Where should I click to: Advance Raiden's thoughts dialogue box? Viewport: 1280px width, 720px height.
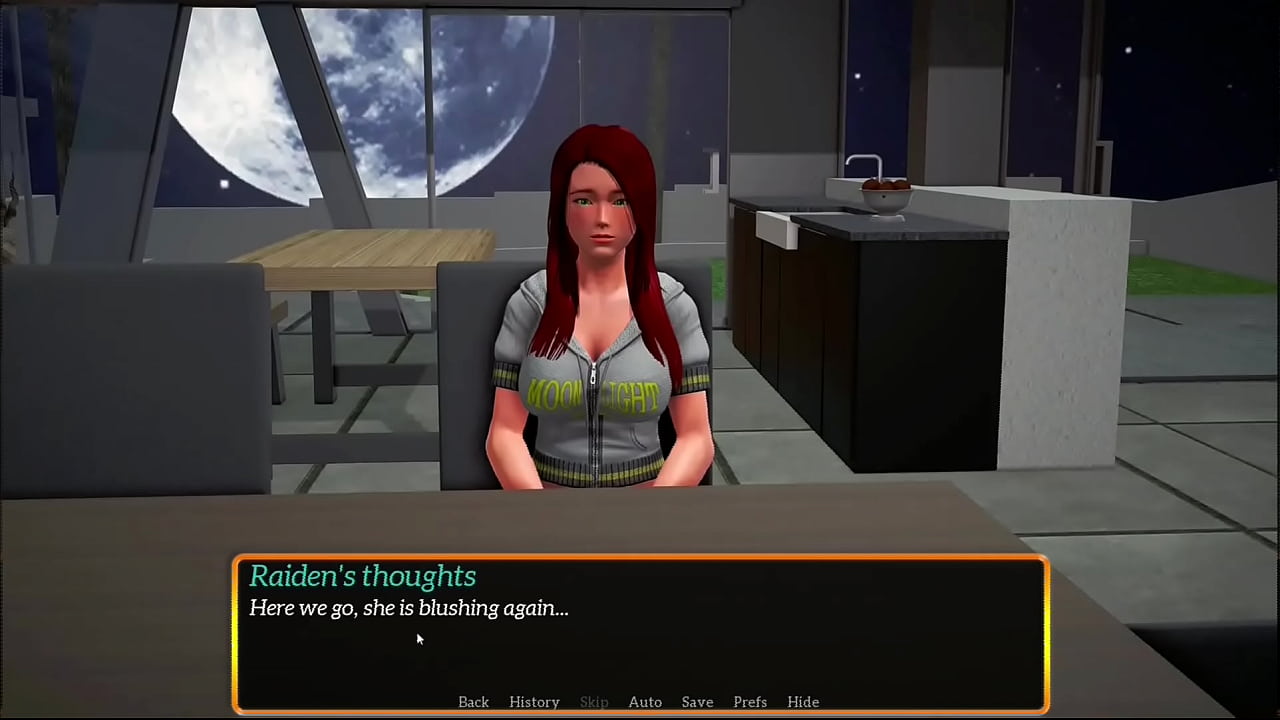pos(640,630)
